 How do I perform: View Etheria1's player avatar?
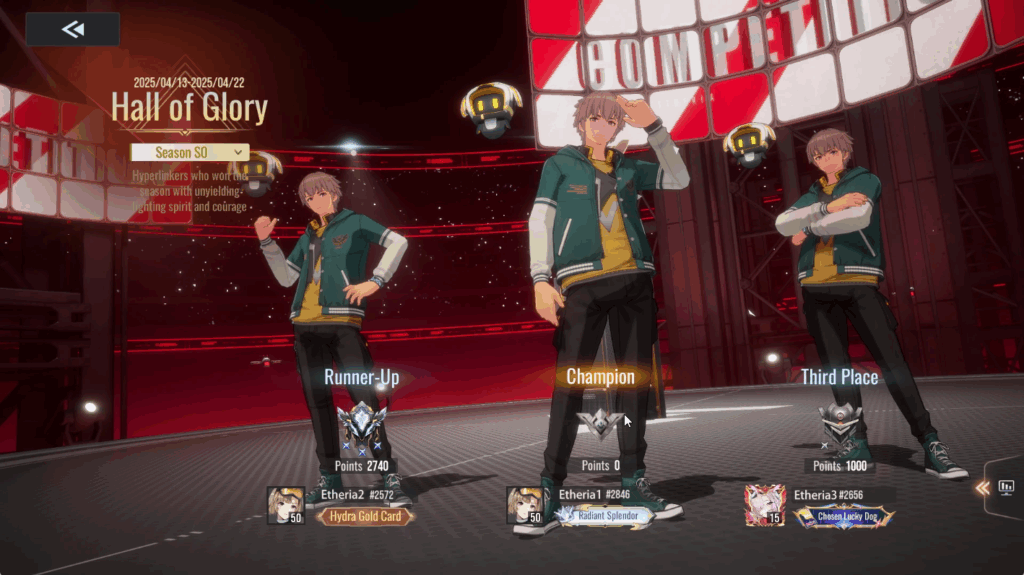pos(525,505)
